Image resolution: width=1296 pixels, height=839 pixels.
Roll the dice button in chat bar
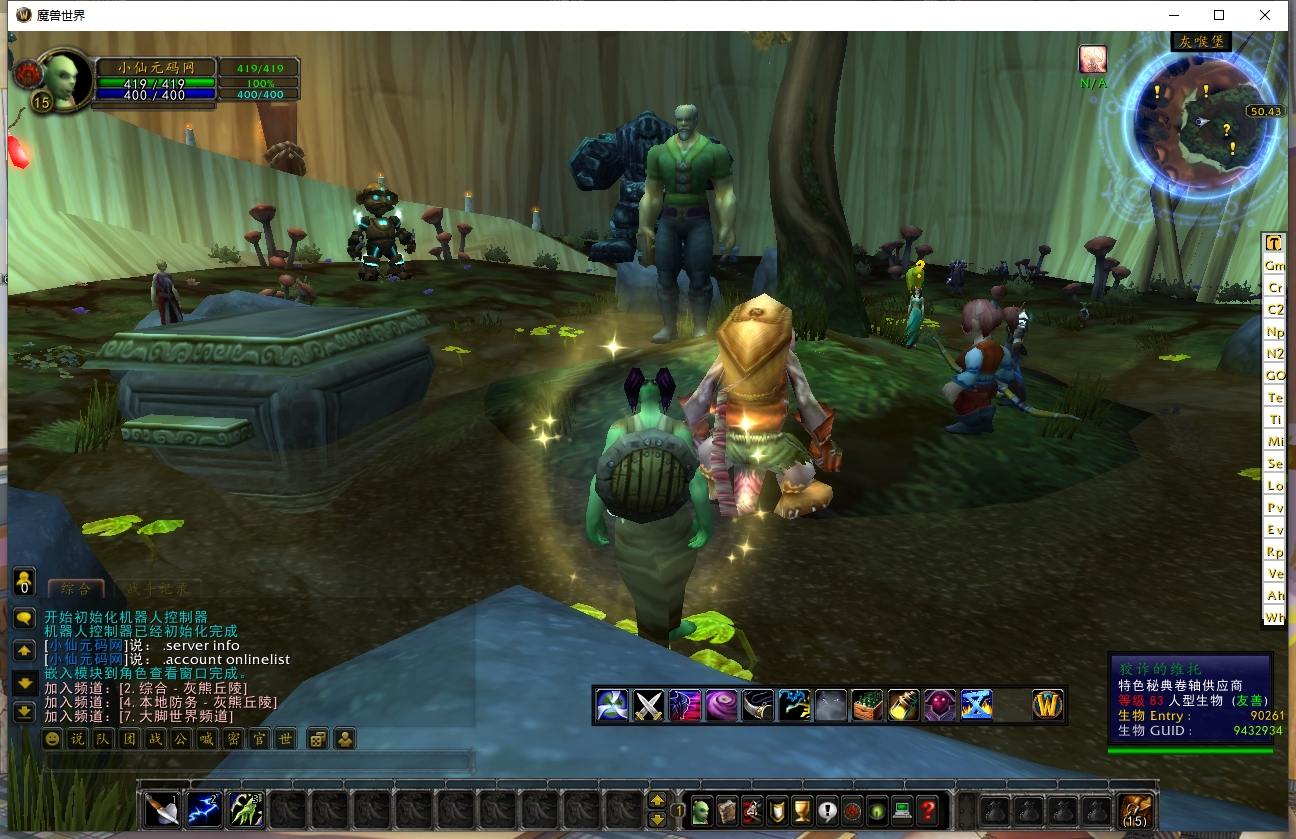[x=317, y=740]
